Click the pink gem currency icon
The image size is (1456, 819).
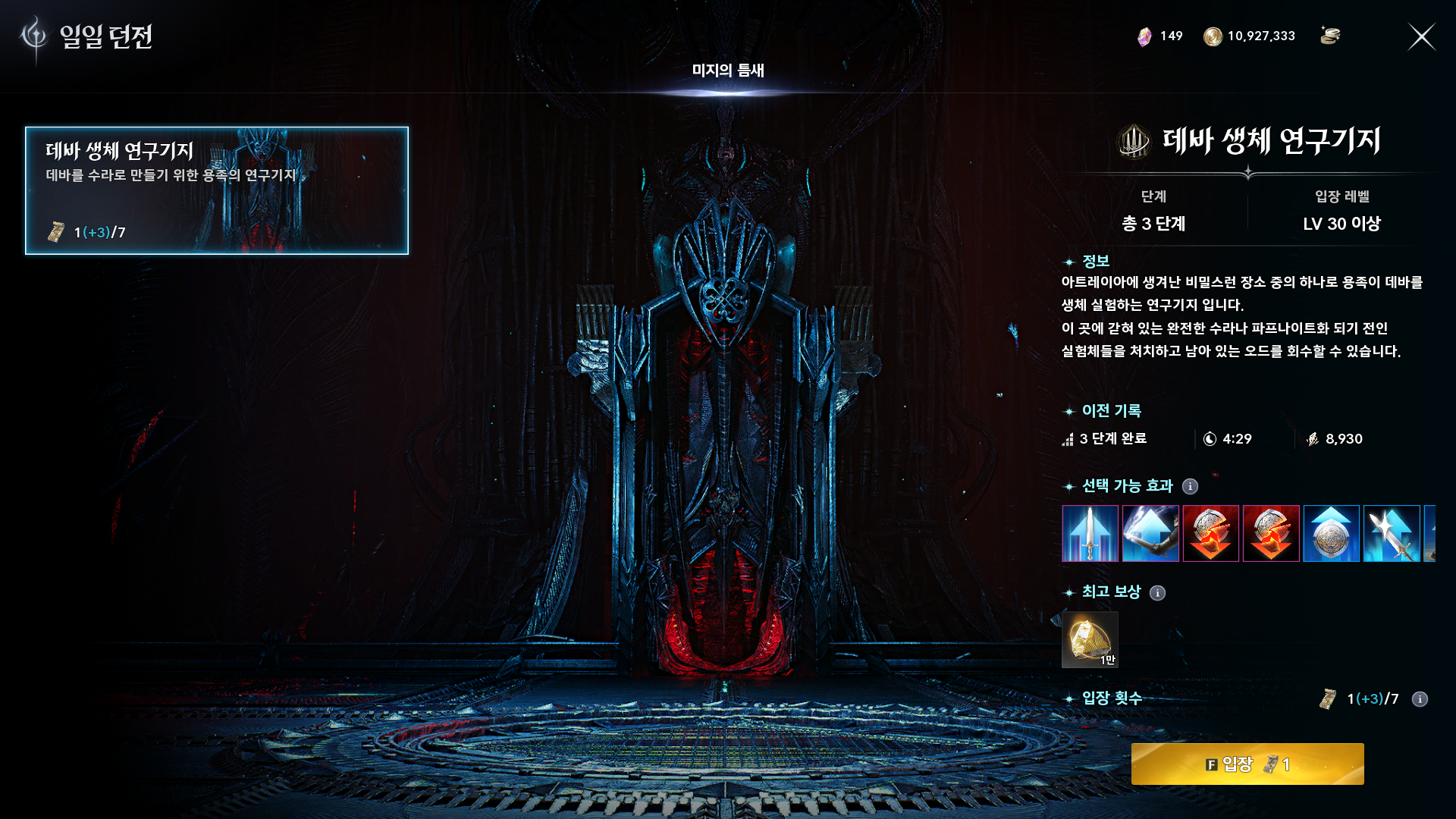1144,36
